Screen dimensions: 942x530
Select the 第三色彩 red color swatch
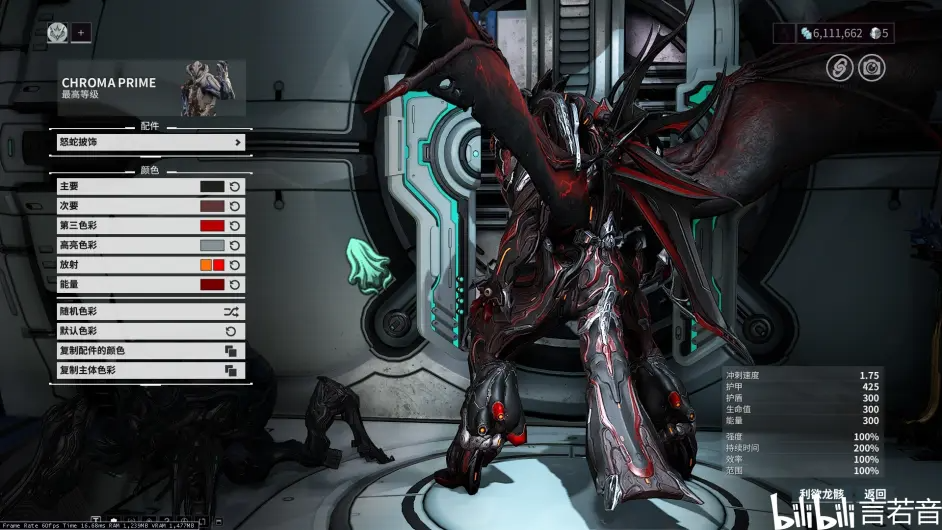click(x=212, y=226)
